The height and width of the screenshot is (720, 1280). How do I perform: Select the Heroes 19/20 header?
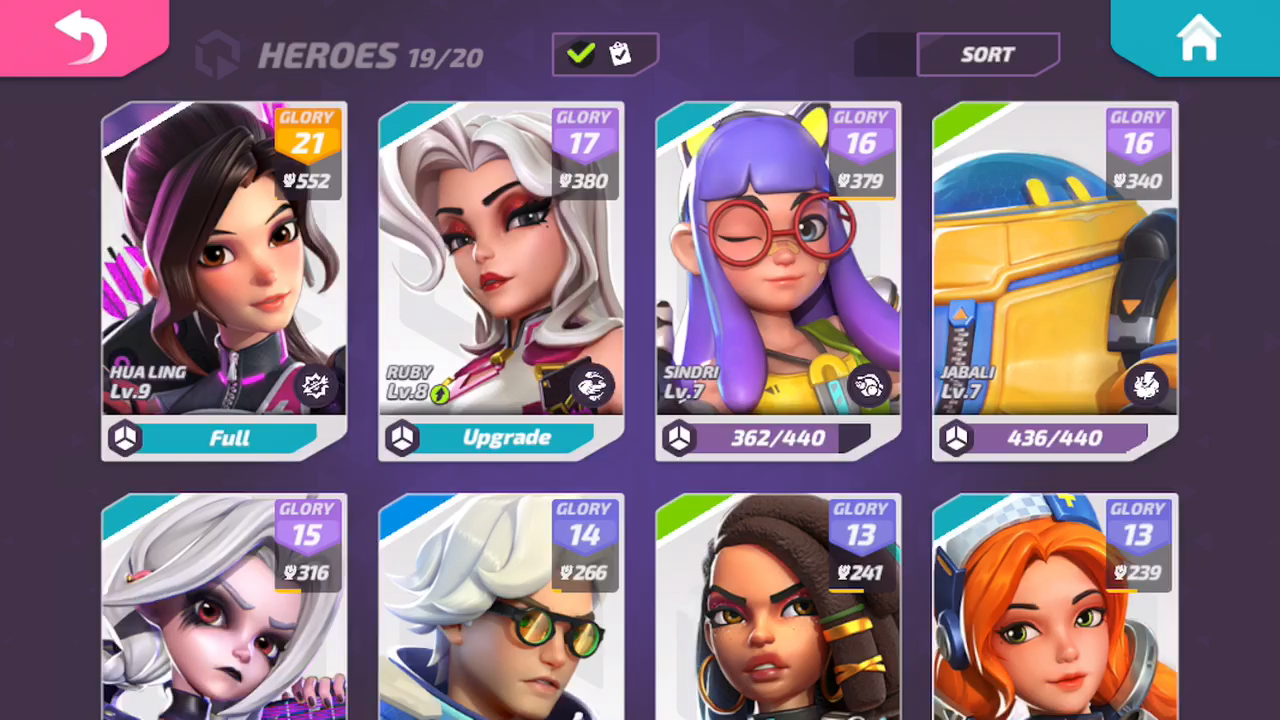click(x=370, y=56)
